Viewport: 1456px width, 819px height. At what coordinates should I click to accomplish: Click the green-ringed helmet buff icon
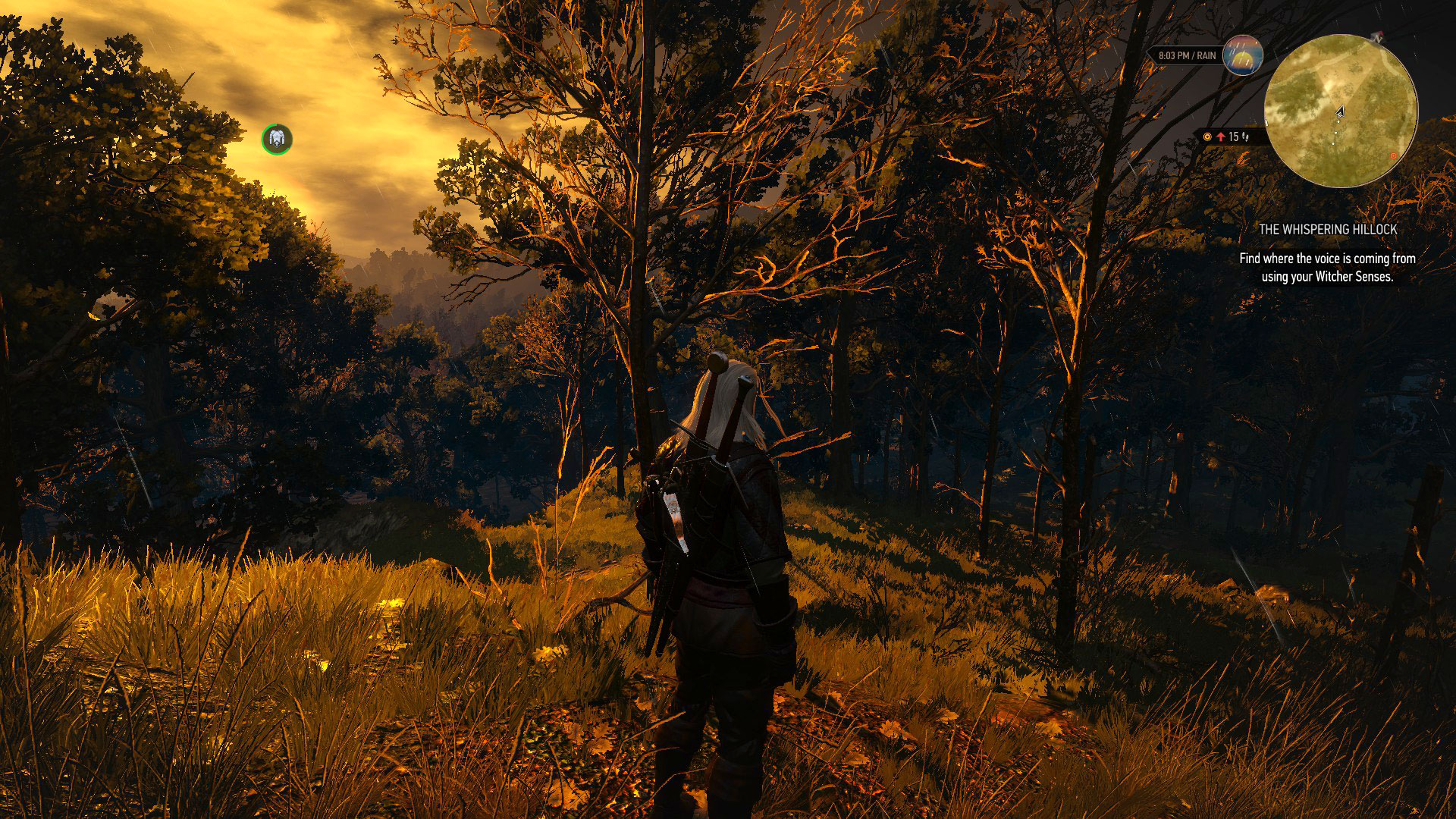277,139
